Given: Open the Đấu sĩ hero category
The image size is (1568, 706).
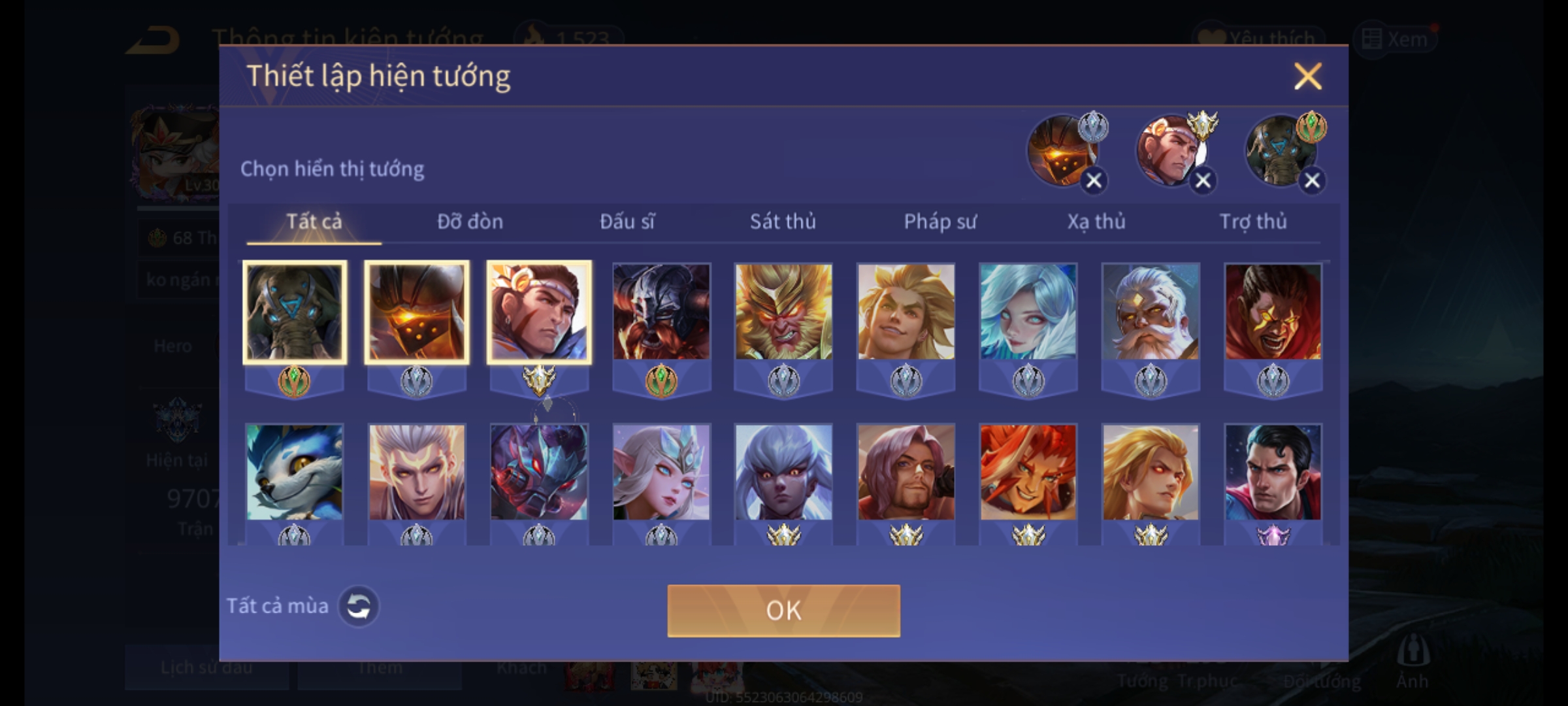Looking at the screenshot, I should [627, 222].
